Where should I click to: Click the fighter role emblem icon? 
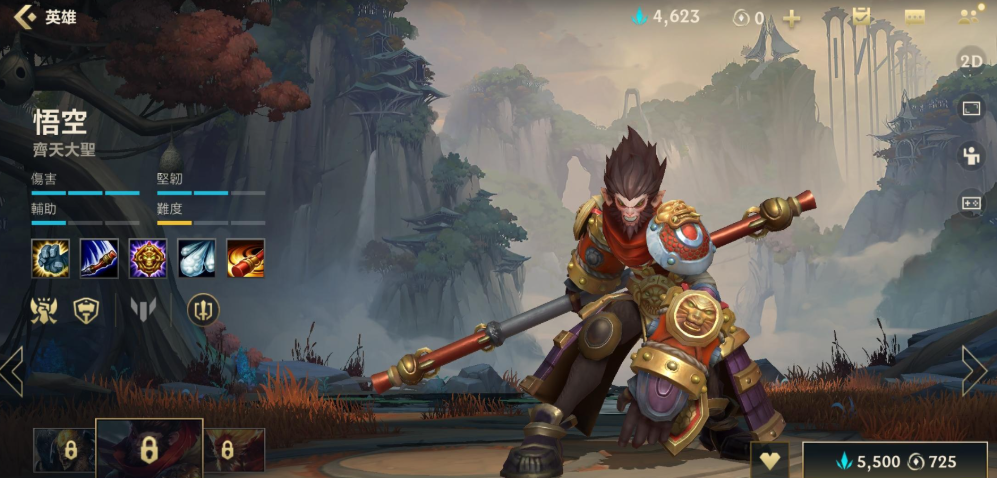[44, 311]
